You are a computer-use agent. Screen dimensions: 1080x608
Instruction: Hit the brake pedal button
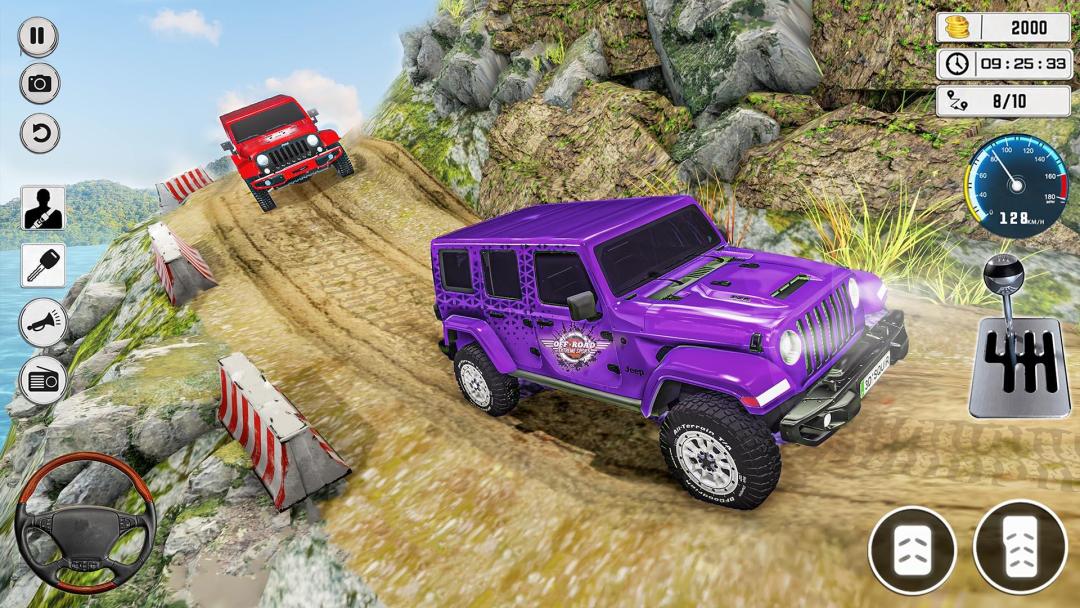(912, 550)
